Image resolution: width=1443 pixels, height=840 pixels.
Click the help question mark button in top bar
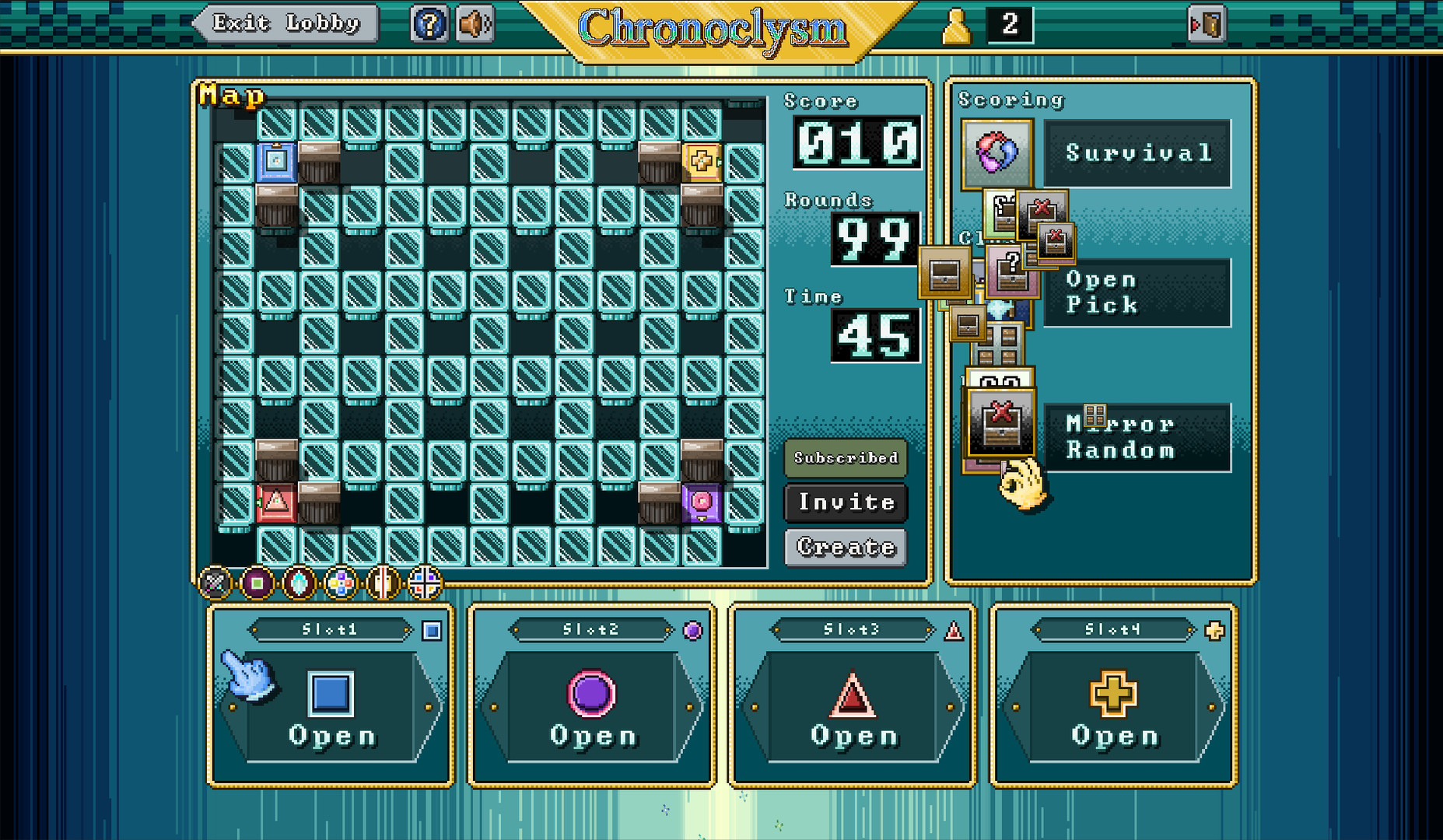coord(428,23)
